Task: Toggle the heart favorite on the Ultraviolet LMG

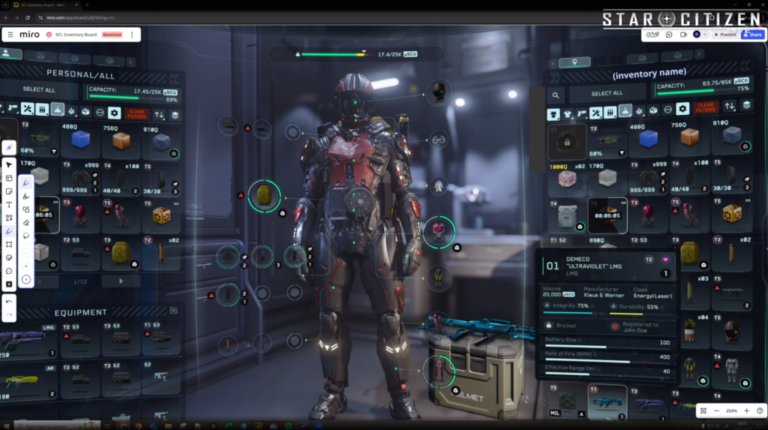Action: pyautogui.click(x=665, y=260)
